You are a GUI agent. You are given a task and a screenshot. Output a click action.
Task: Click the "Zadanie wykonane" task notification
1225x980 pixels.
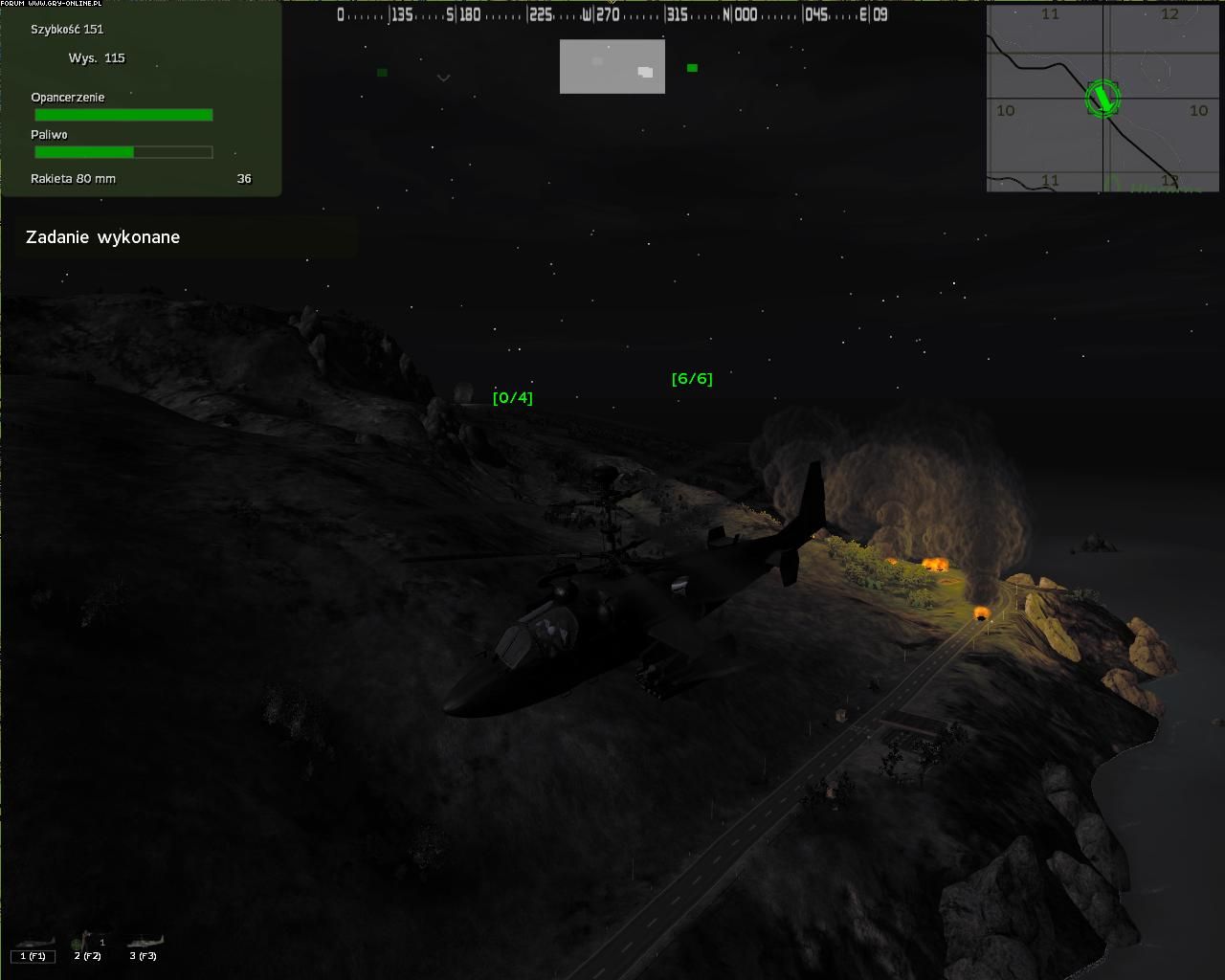click(x=103, y=237)
